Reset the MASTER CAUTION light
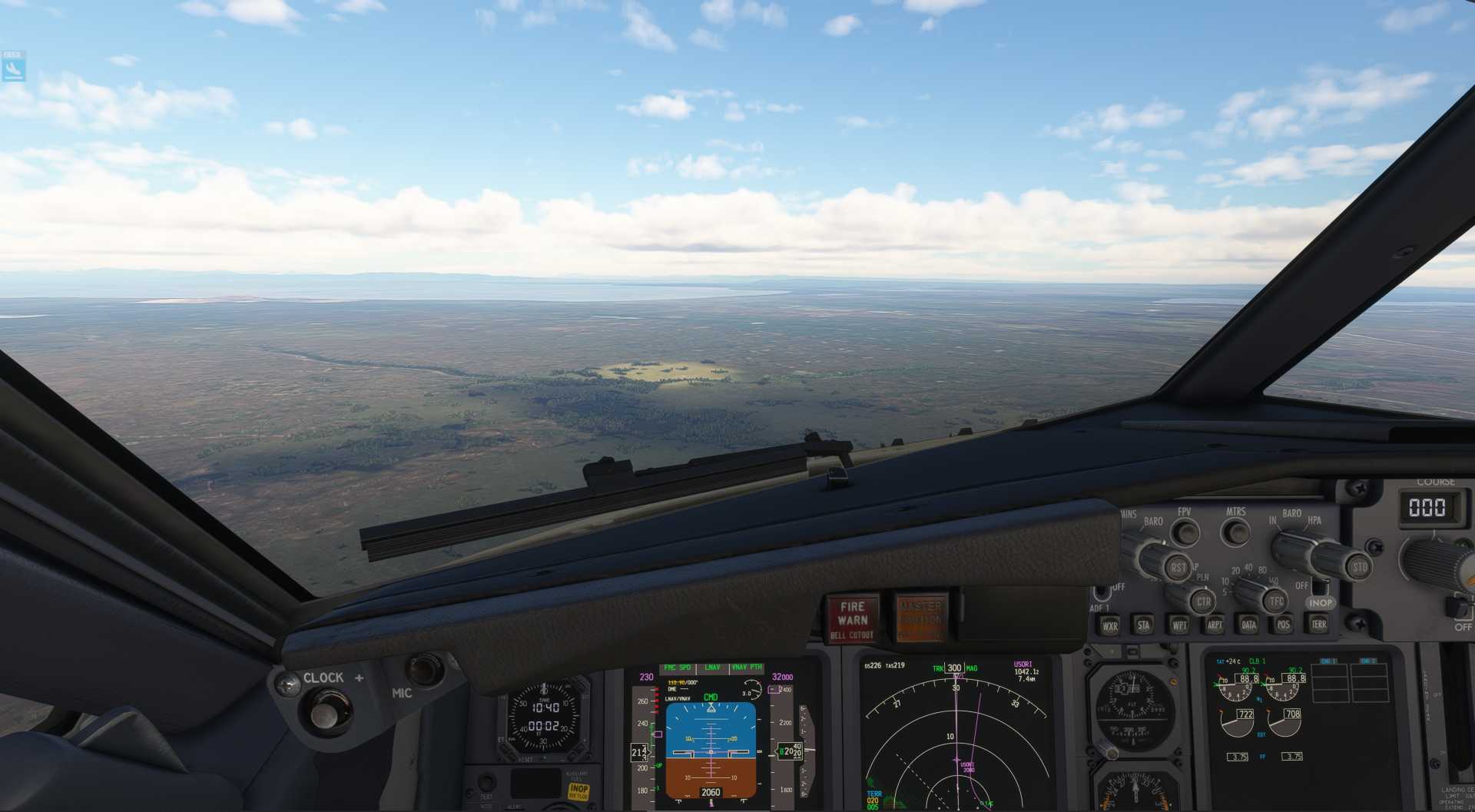This screenshot has height=812, width=1475. pyautogui.click(x=920, y=618)
